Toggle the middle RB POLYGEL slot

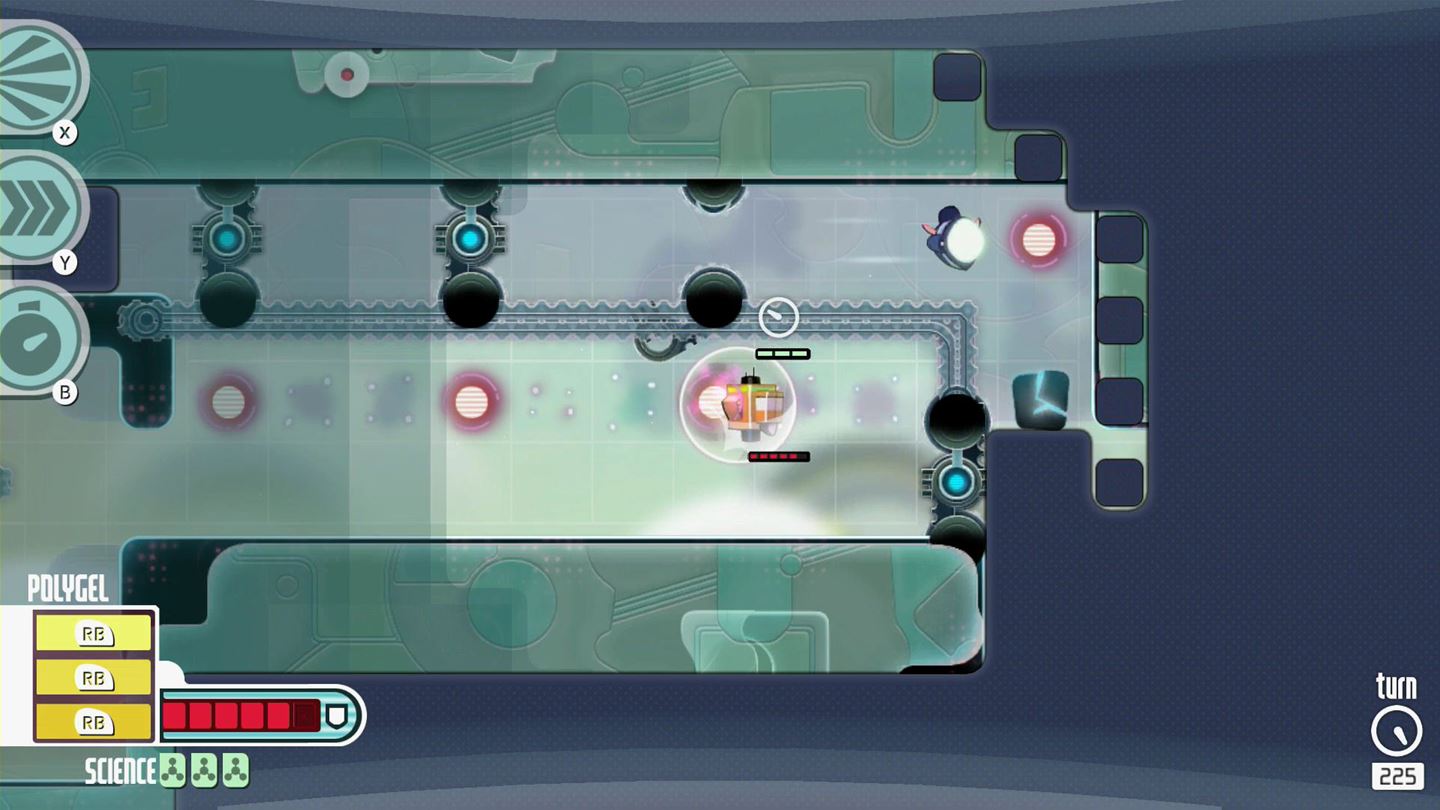93,677
